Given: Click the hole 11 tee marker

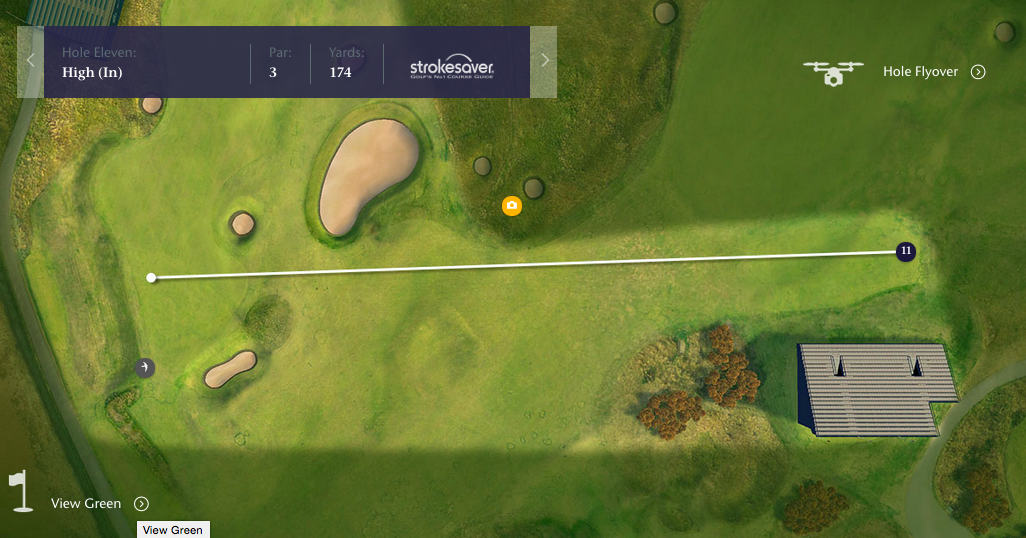Looking at the screenshot, I should 905,251.
